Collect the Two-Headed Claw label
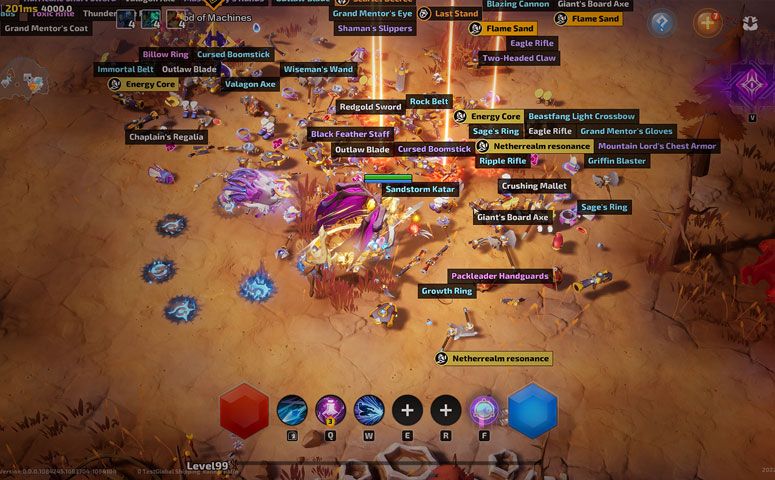The image size is (775, 480). point(519,59)
